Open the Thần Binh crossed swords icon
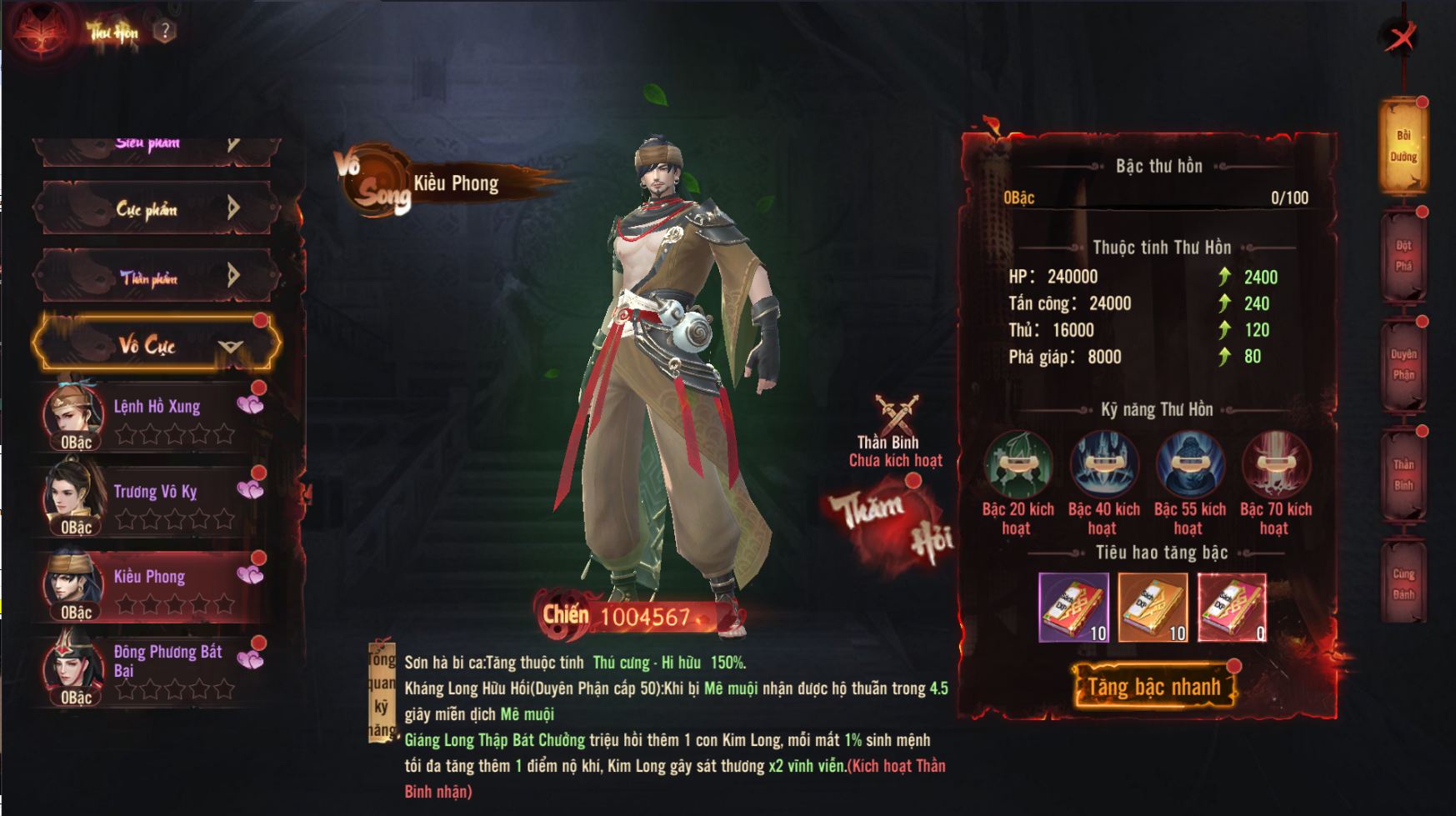1456x816 pixels. pos(897,414)
